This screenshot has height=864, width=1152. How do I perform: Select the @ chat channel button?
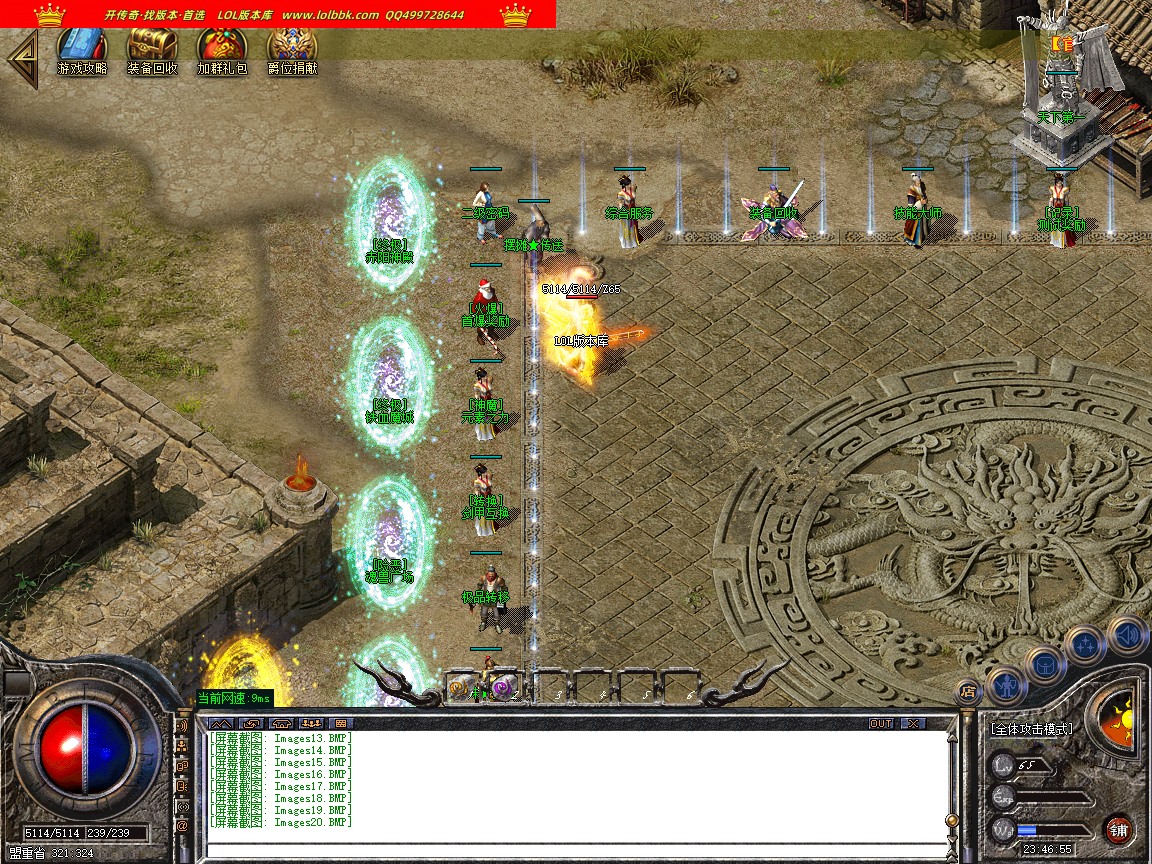tap(182, 827)
